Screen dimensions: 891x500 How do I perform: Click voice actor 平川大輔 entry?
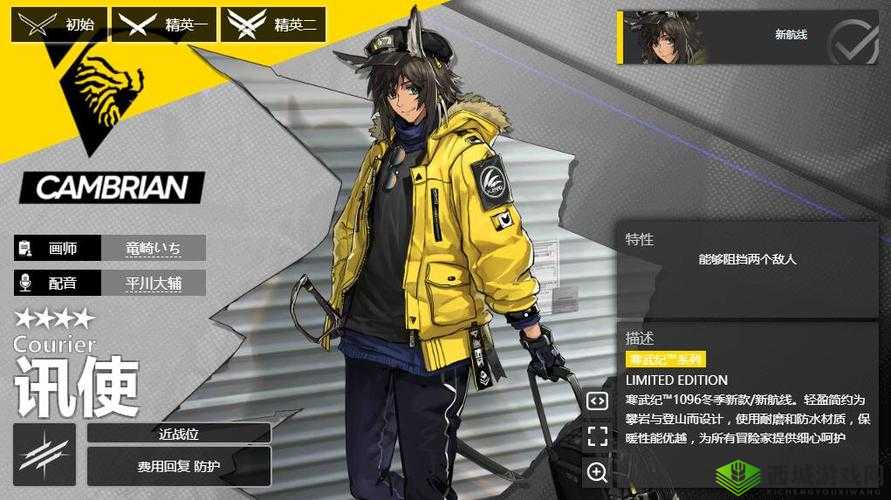click(153, 283)
